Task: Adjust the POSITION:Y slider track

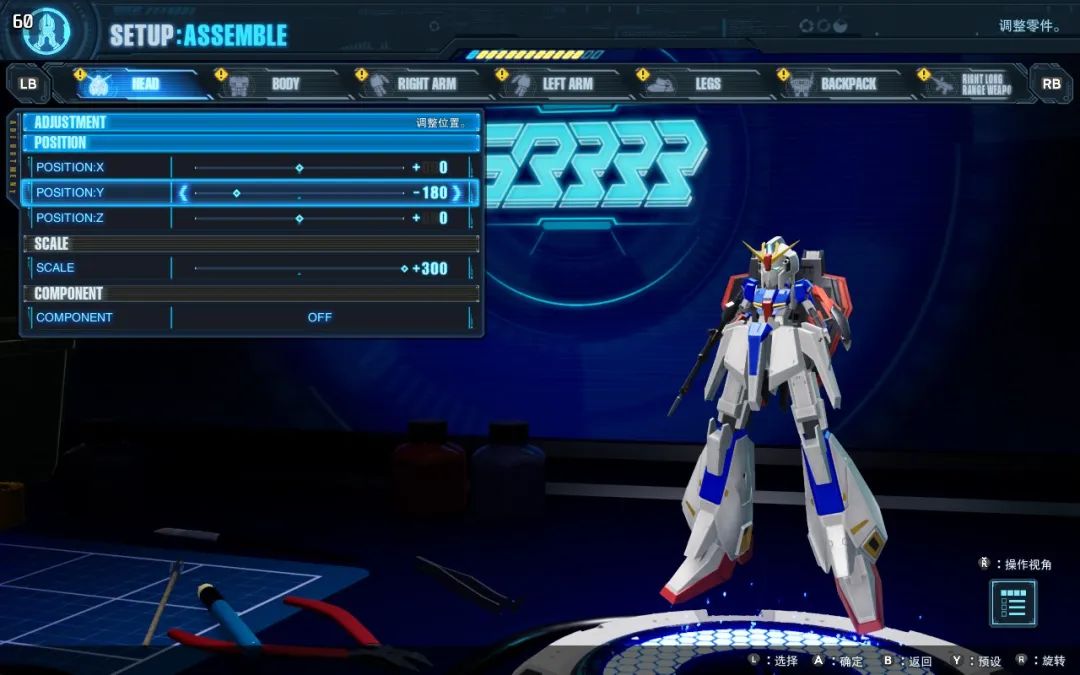Action: (299, 193)
